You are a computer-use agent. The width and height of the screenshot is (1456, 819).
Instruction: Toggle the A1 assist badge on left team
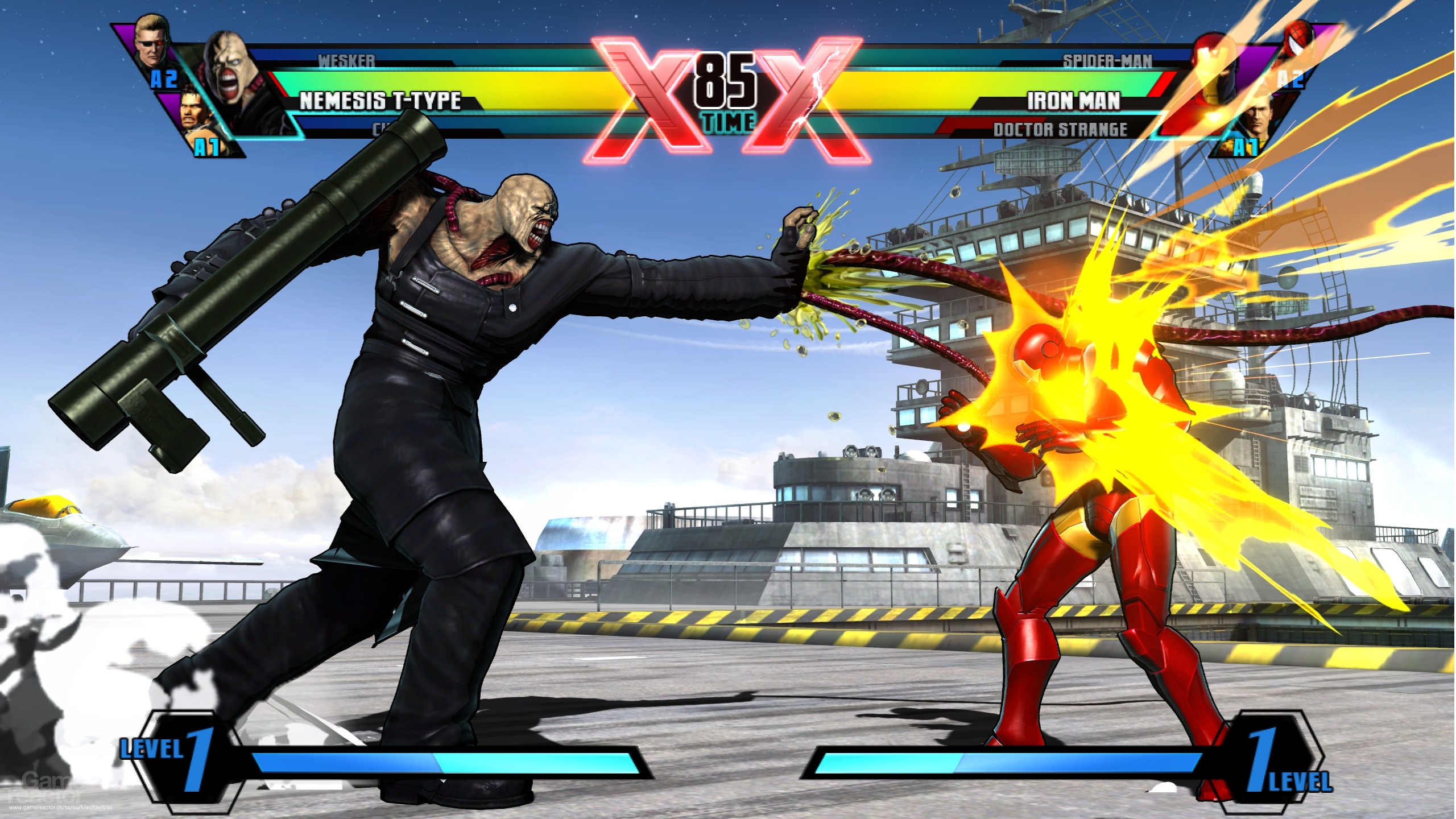[x=208, y=147]
